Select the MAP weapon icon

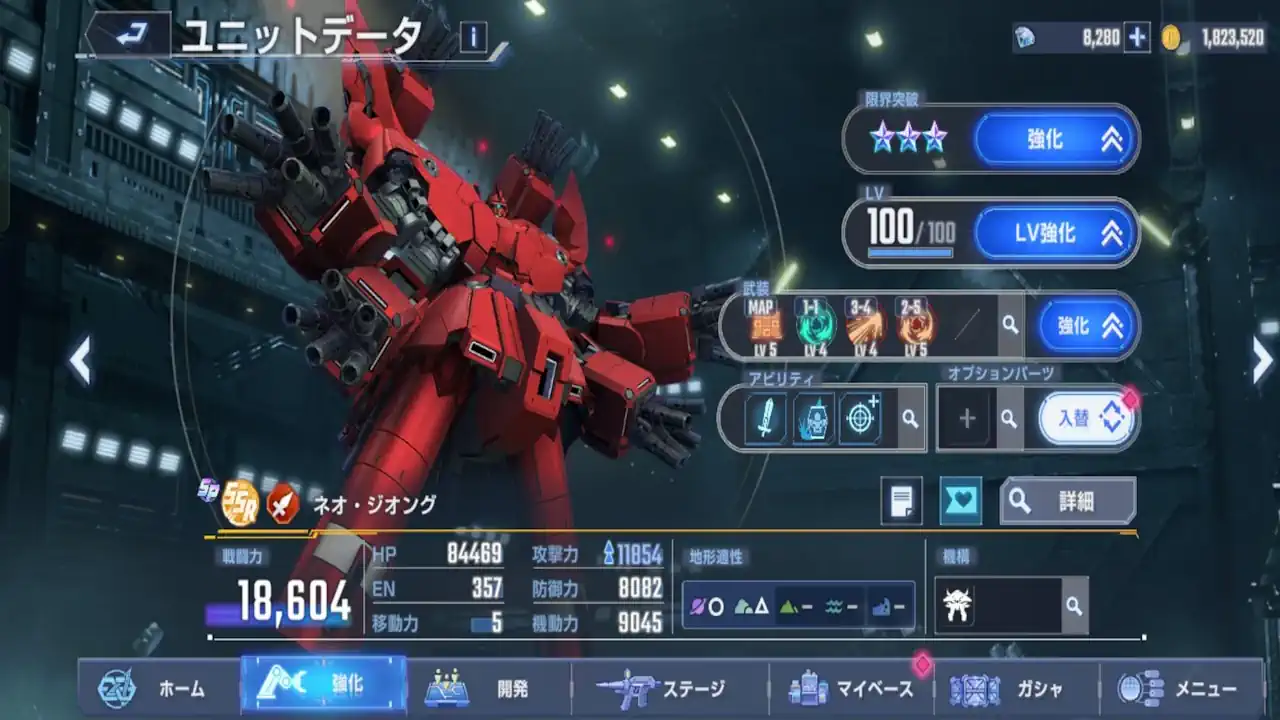click(x=765, y=324)
